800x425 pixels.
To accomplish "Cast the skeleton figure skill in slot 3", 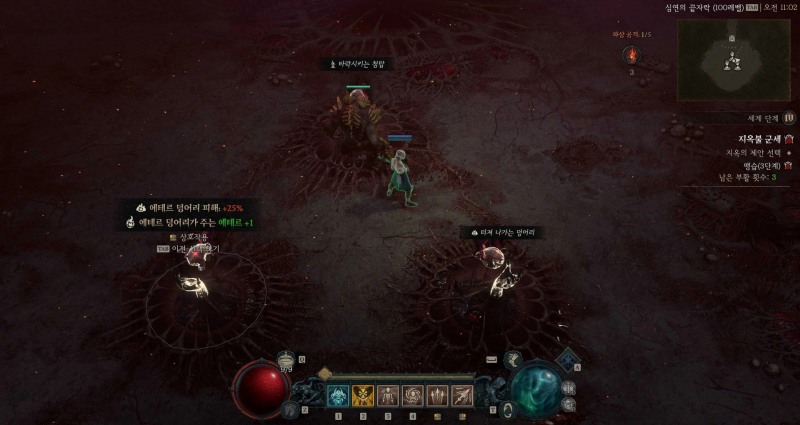I will tap(387, 396).
